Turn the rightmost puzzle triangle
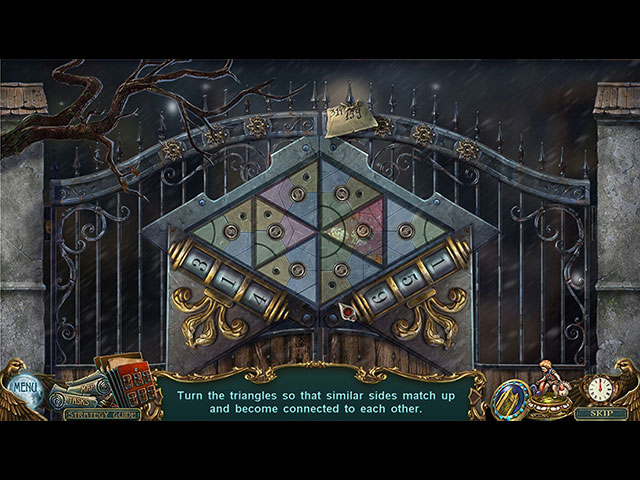The height and width of the screenshot is (480, 640). click(x=405, y=231)
